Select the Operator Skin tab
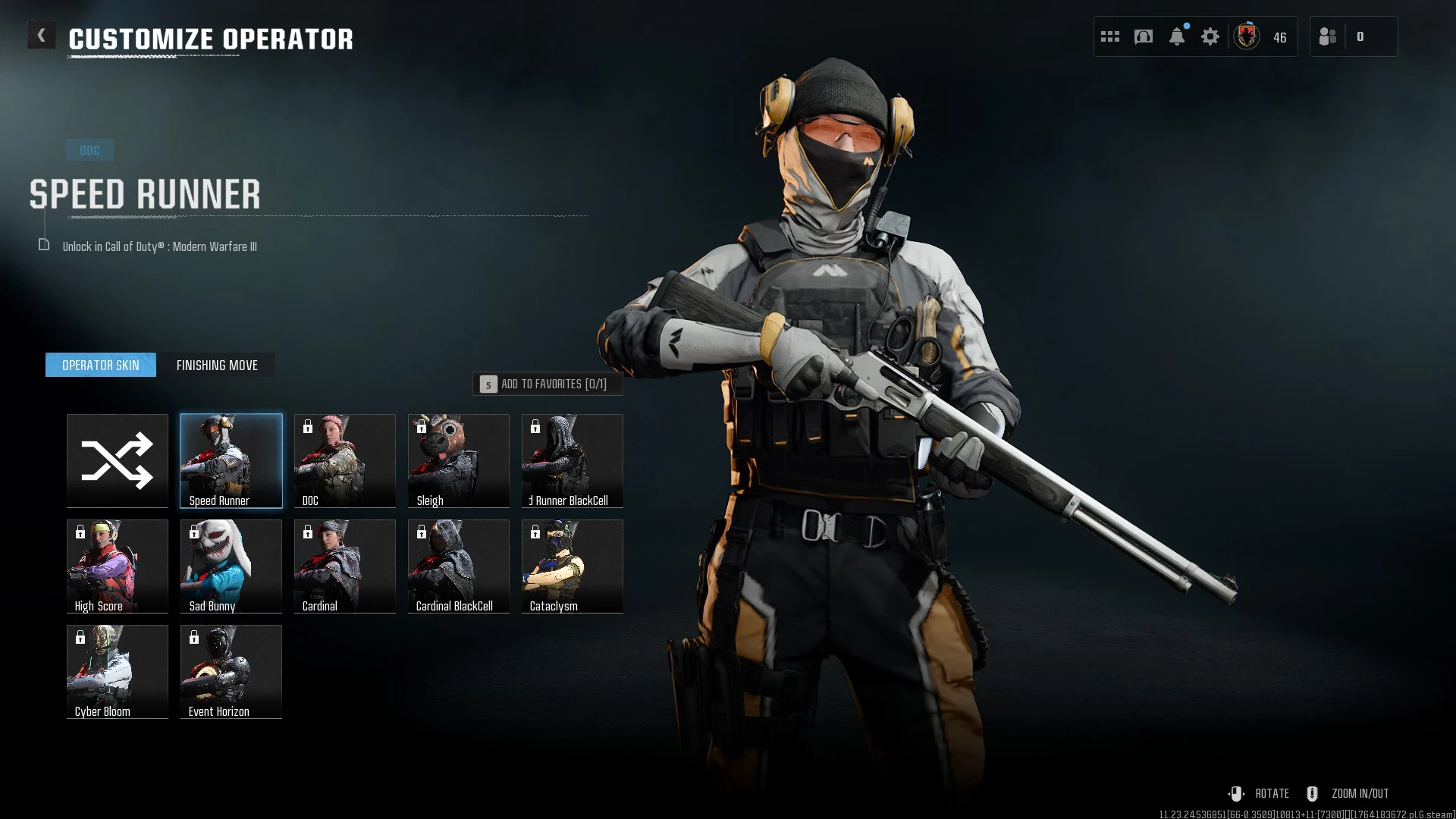 click(x=100, y=365)
